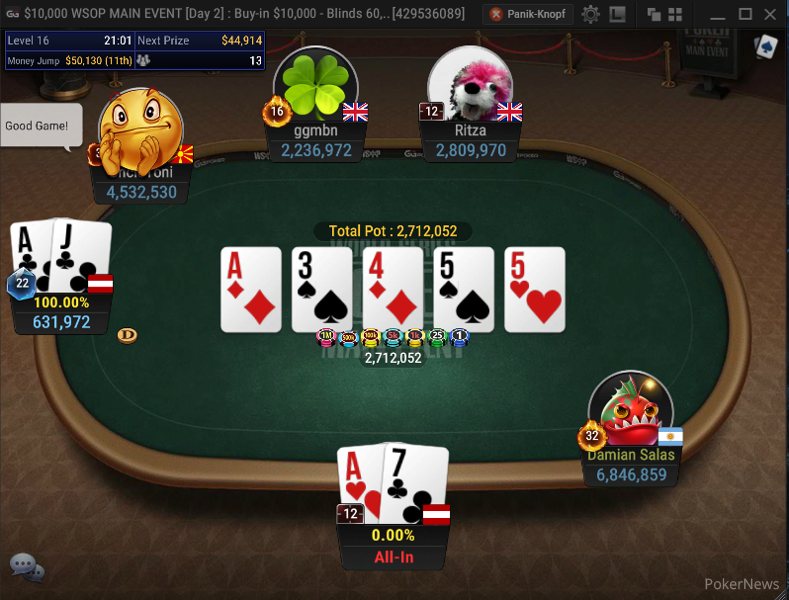Toggle the table layout panel icon

617,14
